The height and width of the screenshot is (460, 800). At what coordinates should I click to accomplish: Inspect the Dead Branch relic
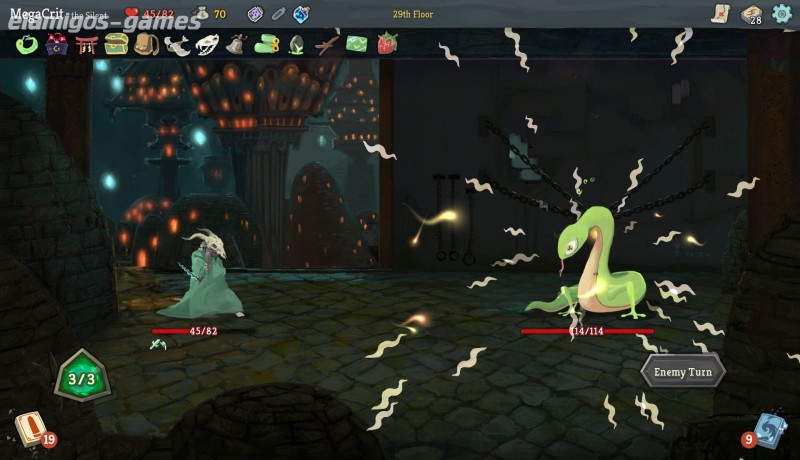pos(327,45)
